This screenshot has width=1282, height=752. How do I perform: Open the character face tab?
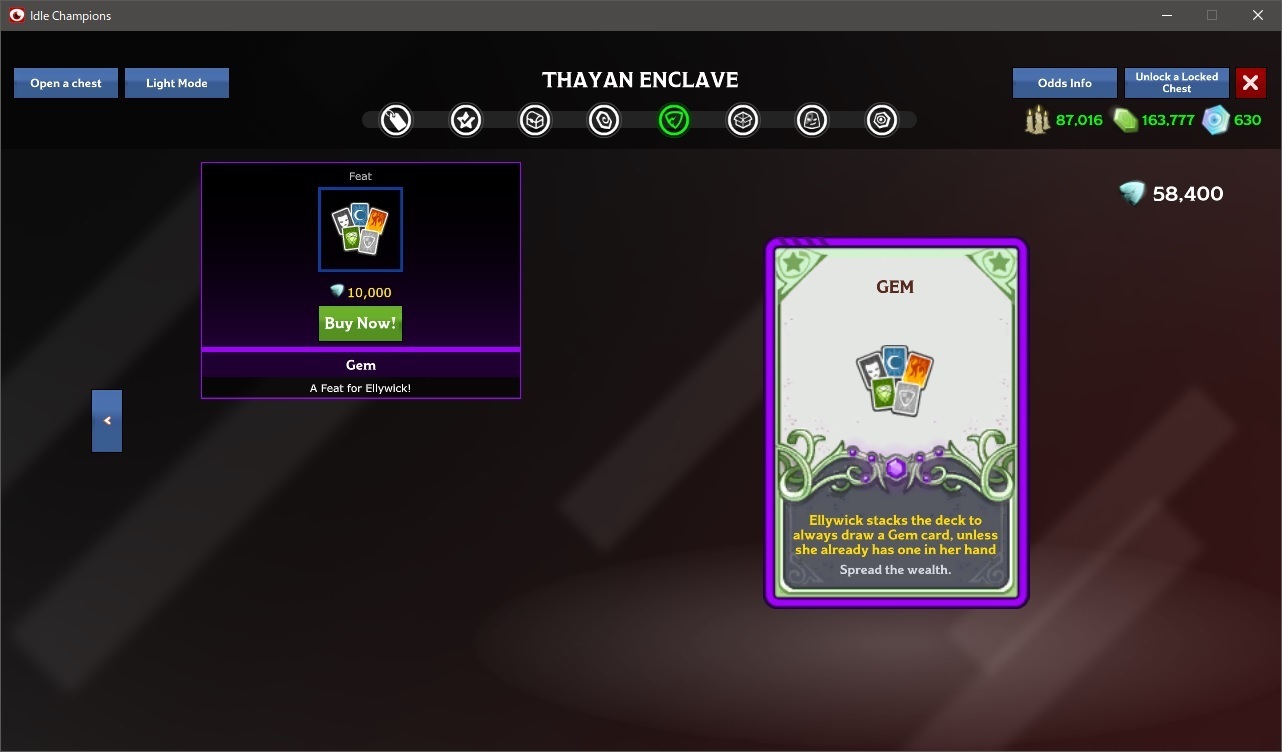[812, 121]
